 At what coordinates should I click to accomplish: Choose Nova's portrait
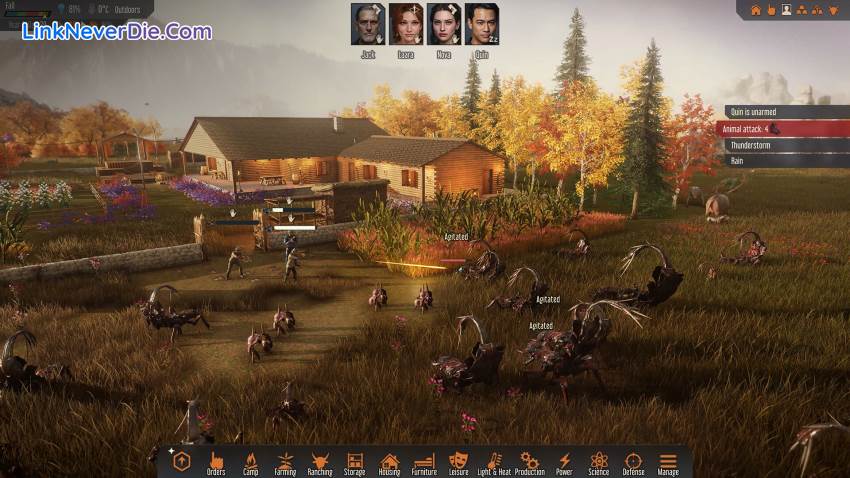[443, 24]
